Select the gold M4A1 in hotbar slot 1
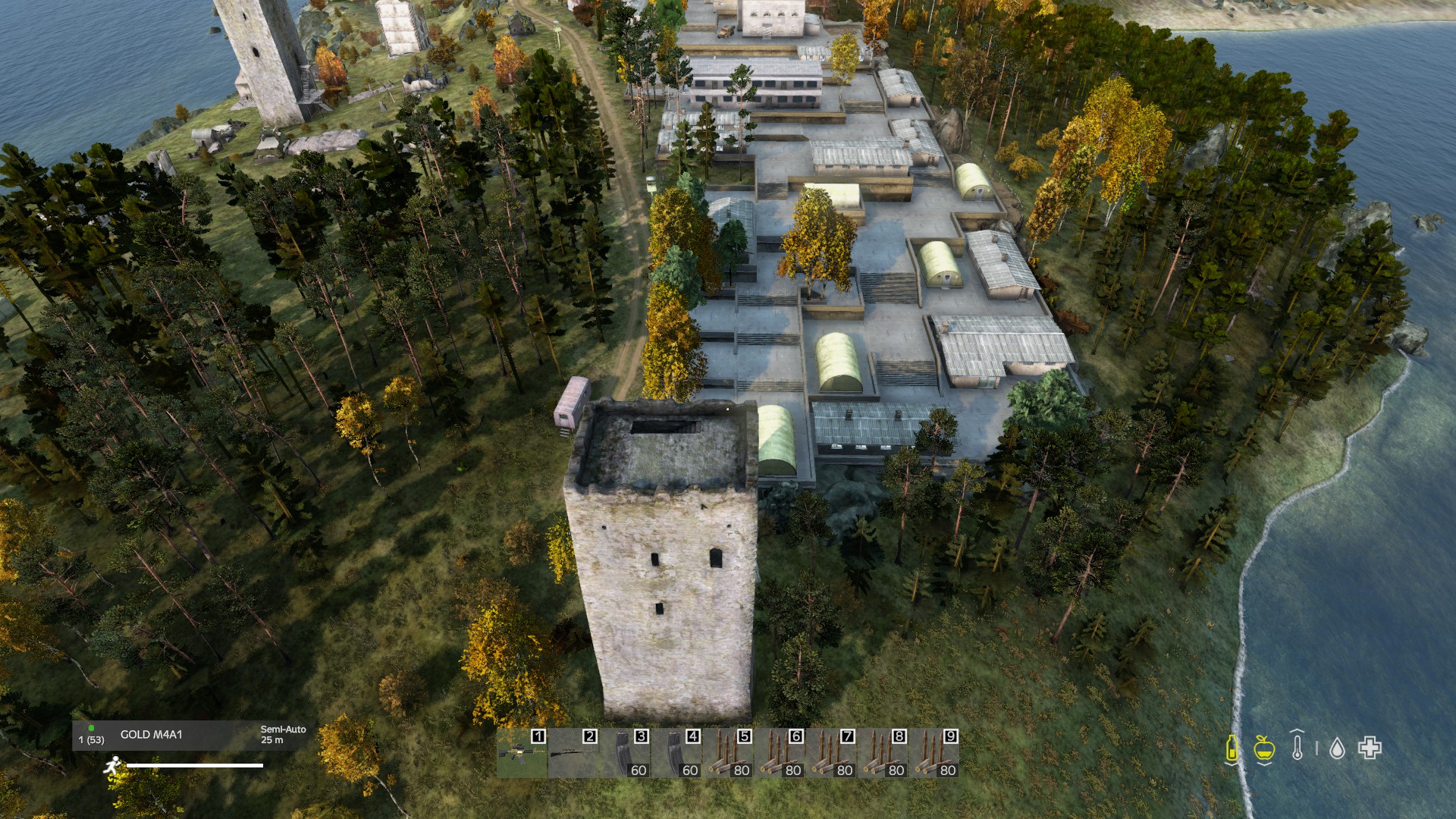 click(x=522, y=753)
